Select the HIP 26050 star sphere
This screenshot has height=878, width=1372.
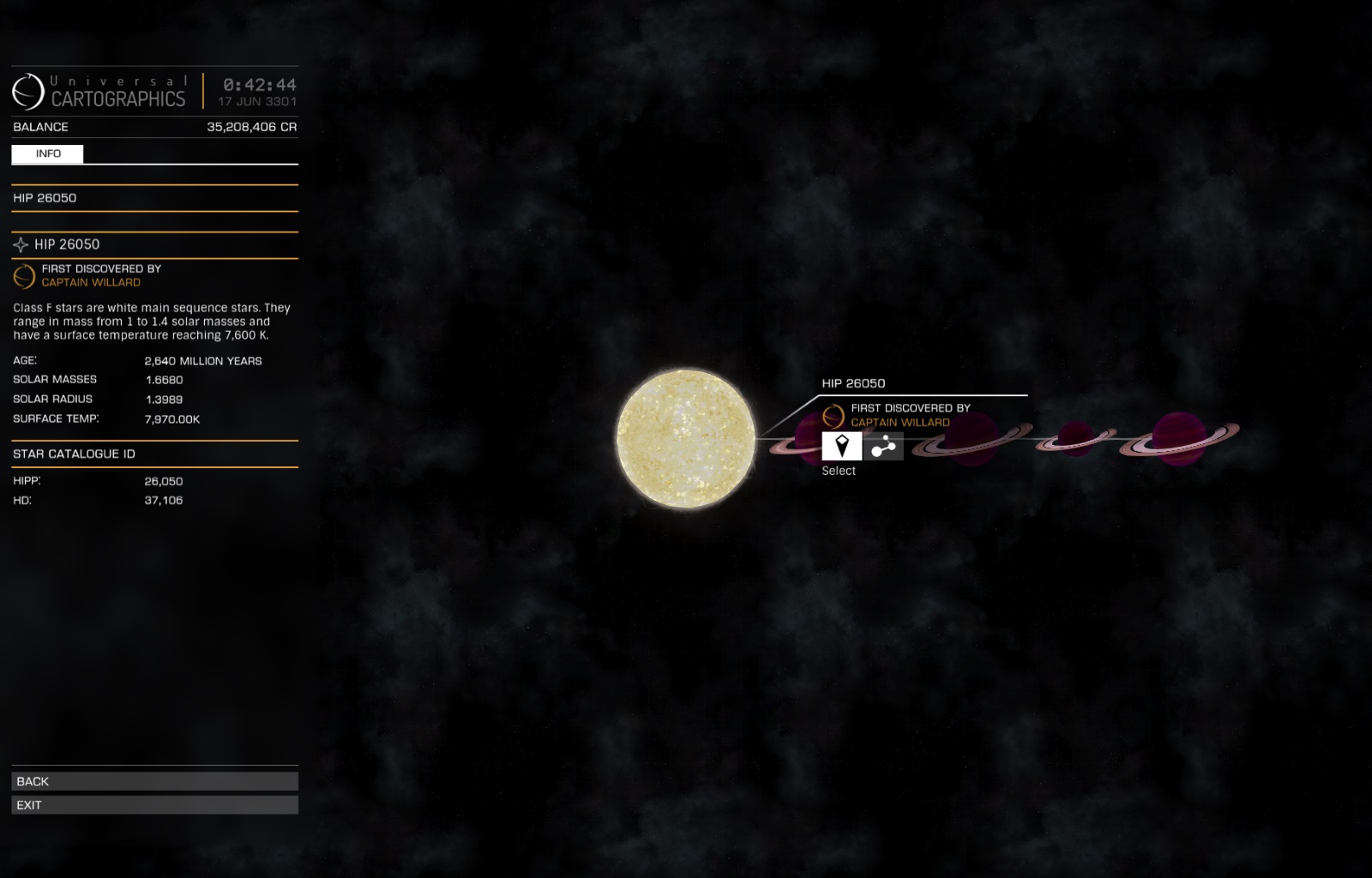684,437
